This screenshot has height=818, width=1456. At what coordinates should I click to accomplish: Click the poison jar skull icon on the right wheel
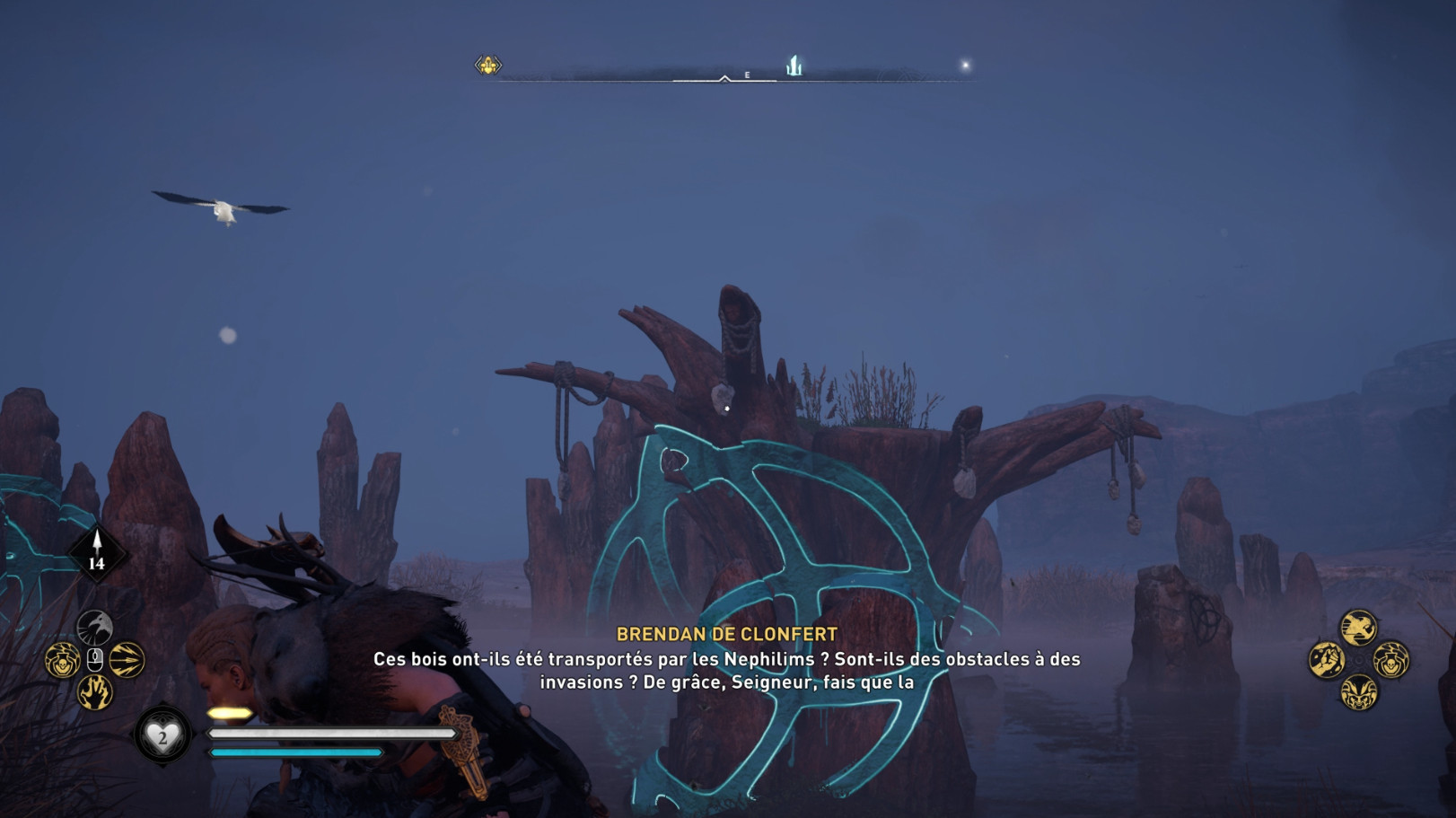(1390, 662)
